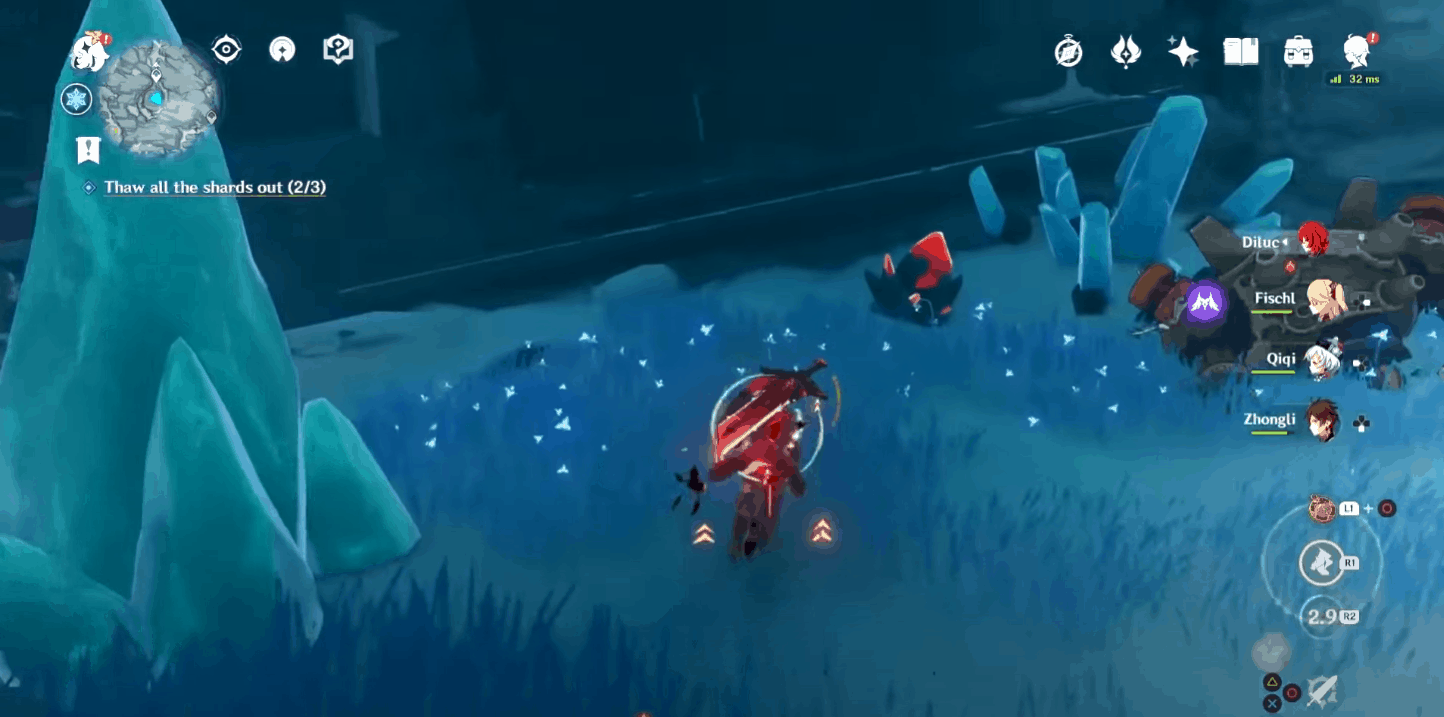Select the 'Thaw all the shards out' objective
Image resolution: width=1444 pixels, height=717 pixels.
point(214,187)
